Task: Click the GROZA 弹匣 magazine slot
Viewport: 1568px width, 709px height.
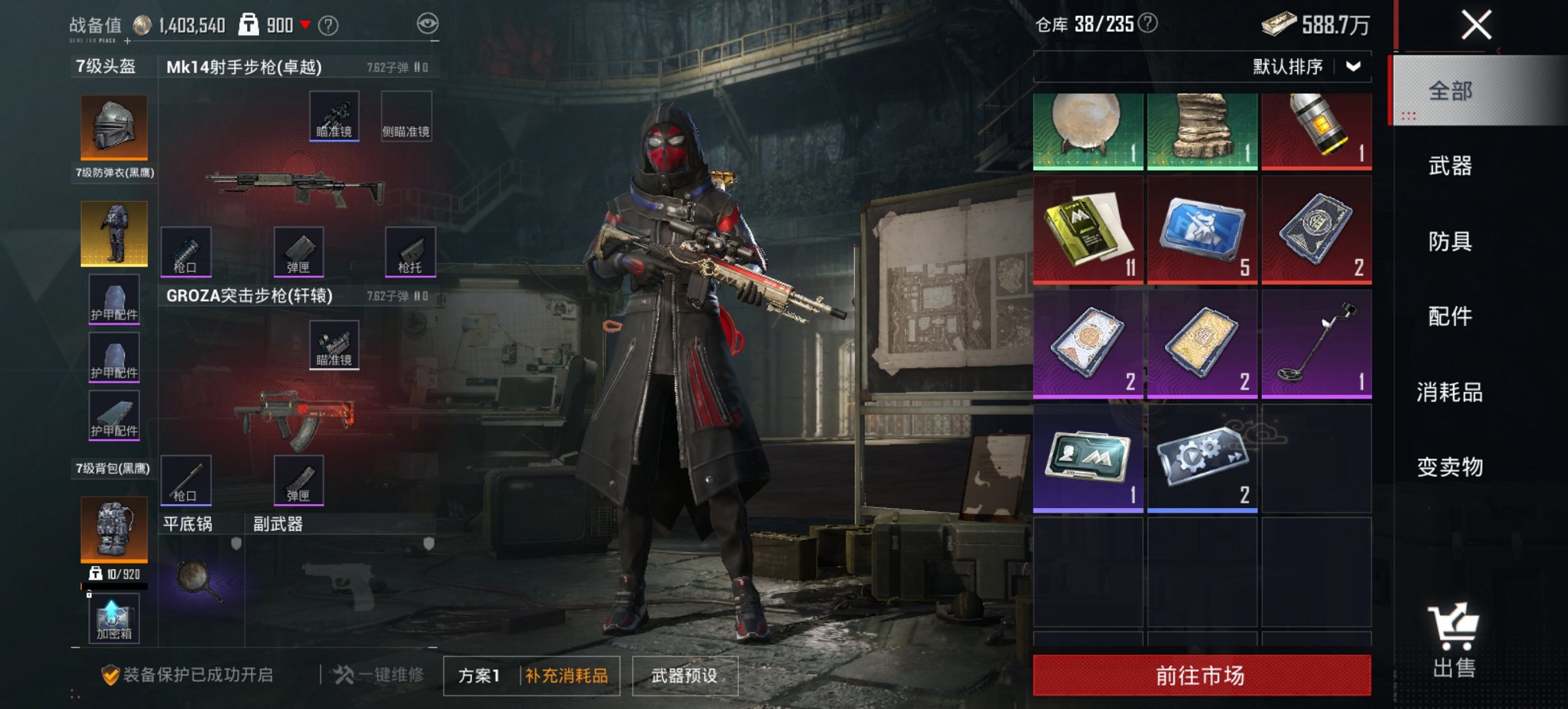Action: (x=299, y=479)
